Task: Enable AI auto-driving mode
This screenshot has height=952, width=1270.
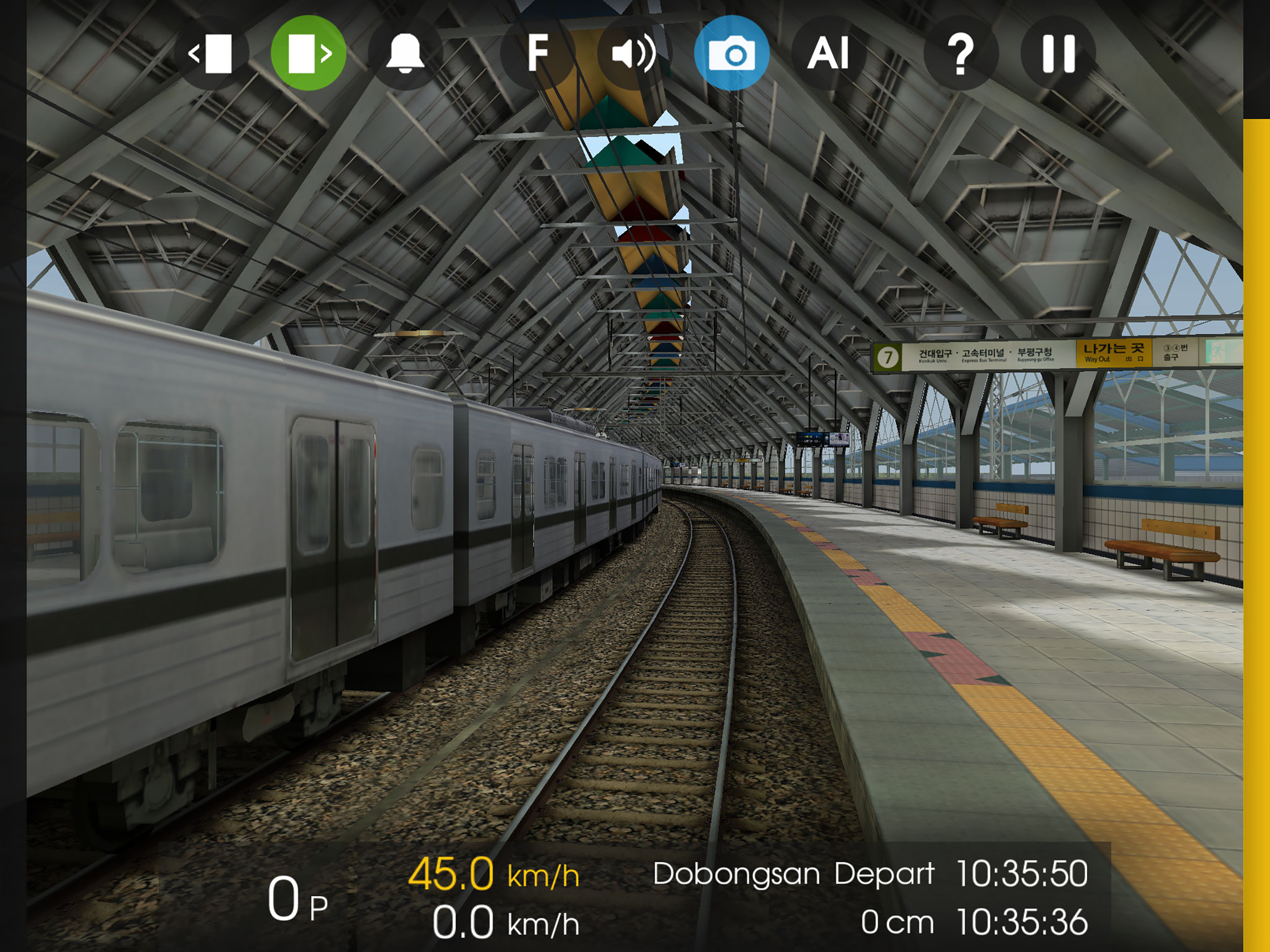Action: coord(828,53)
